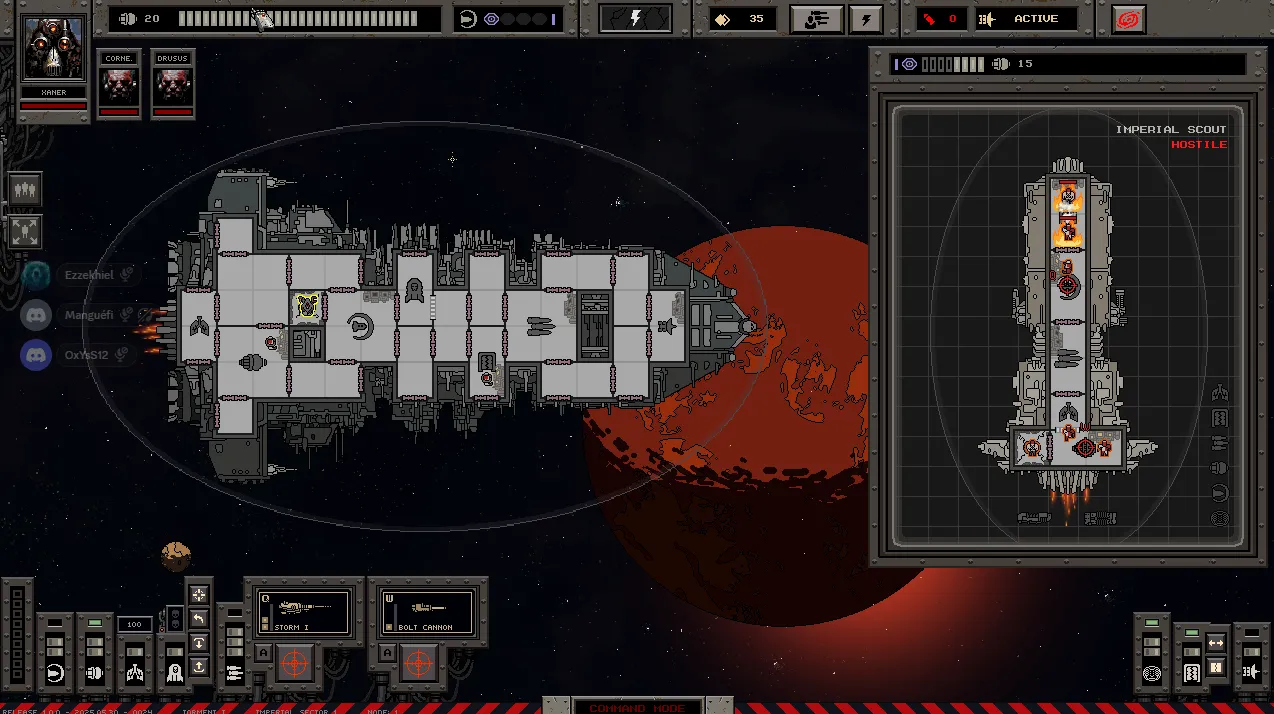Select the Kaner crew portrait
Viewport: 1274px width, 714px height.
click(54, 48)
